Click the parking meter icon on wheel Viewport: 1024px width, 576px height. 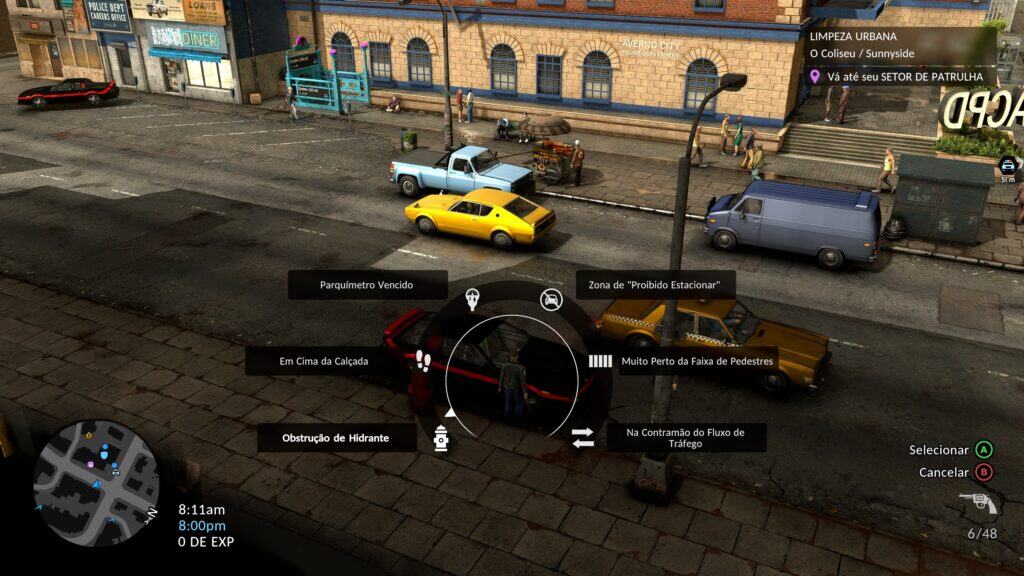click(x=472, y=298)
